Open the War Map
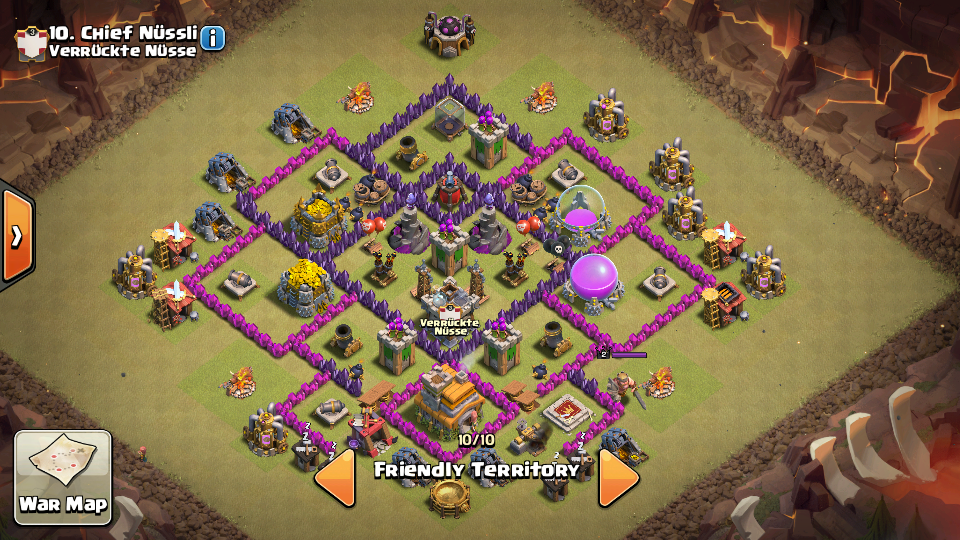This screenshot has width=960, height=540. click(62, 477)
